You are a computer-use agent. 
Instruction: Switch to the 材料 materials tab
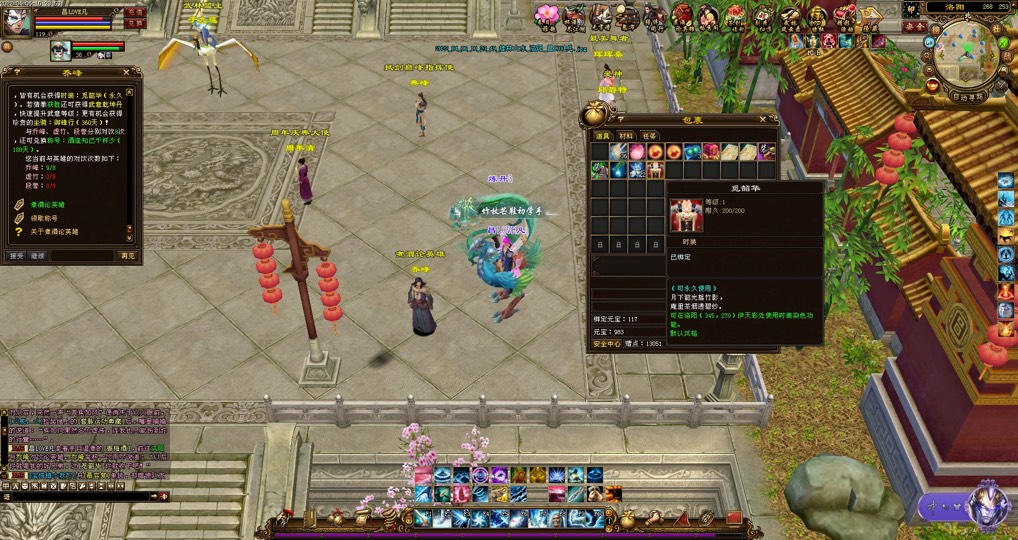point(626,135)
